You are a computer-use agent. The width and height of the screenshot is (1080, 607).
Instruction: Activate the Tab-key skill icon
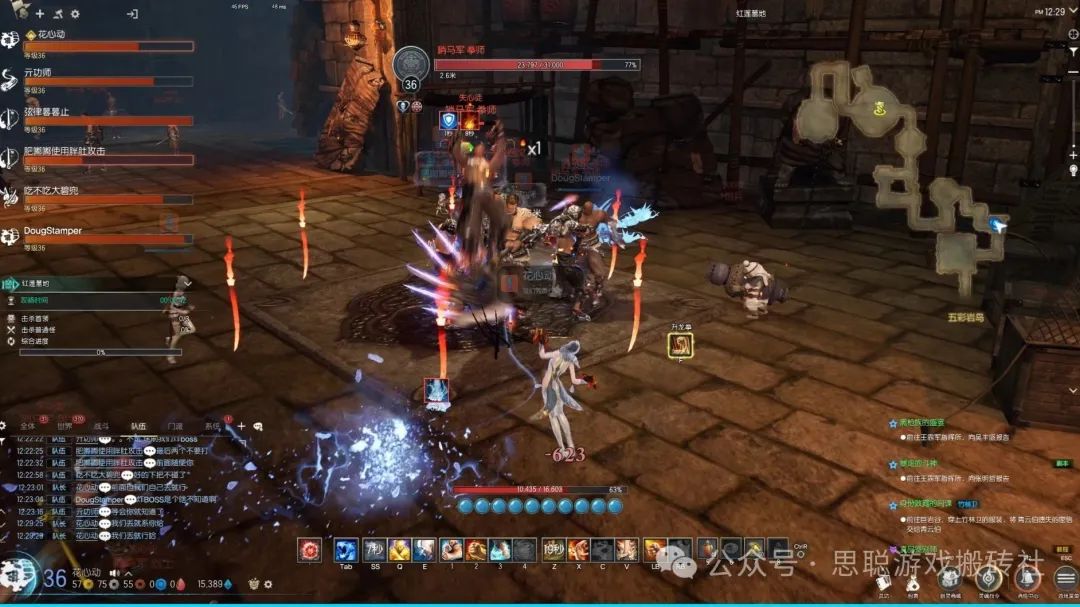pyautogui.click(x=347, y=549)
